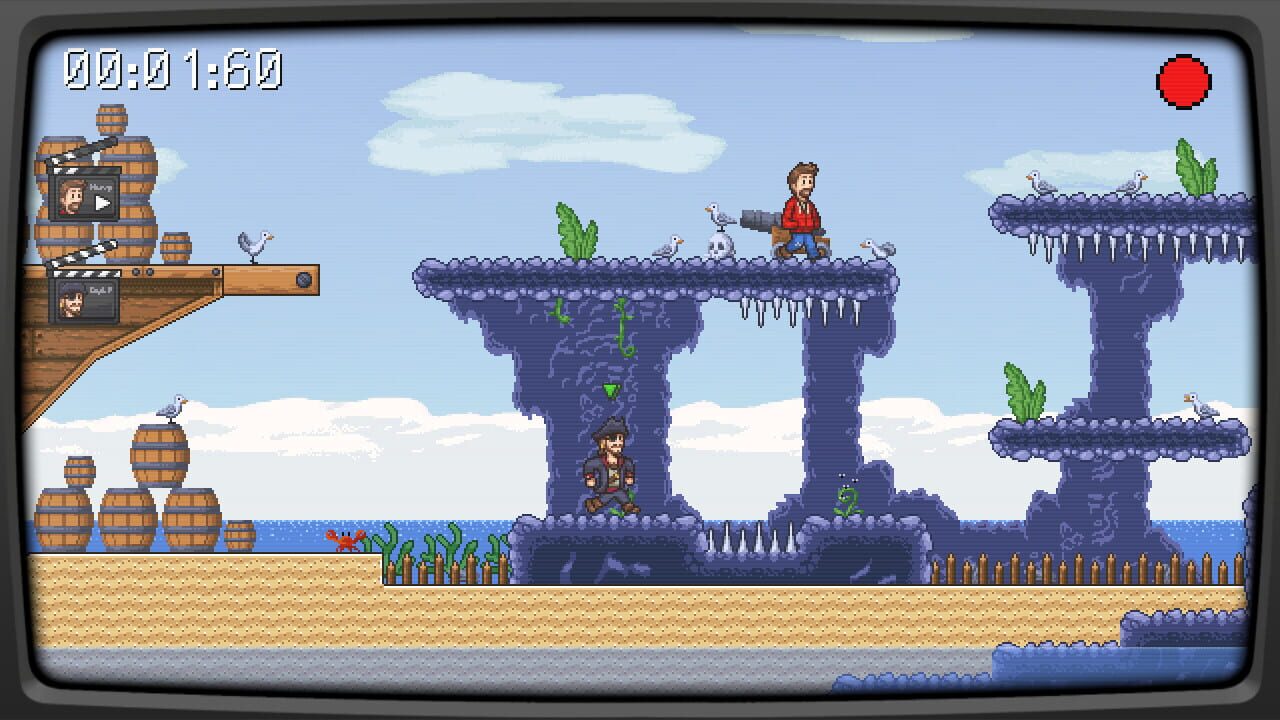Click the seagull perched on the ship plank
The image size is (1280, 720).
click(255, 245)
